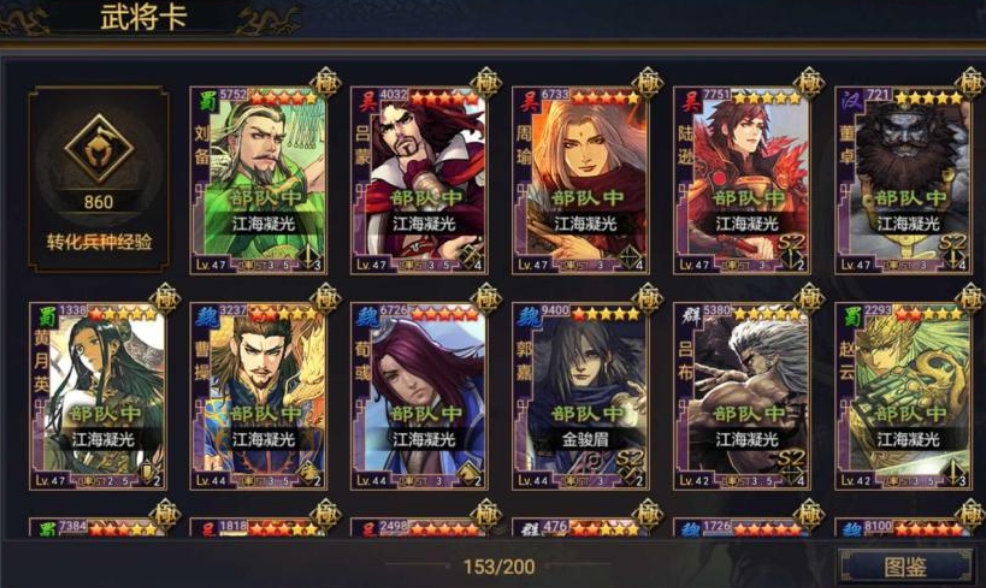This screenshot has height=588, width=986.
Task: Click the 转化兵种经验 conversion panel
Action: pyautogui.click(x=98, y=180)
